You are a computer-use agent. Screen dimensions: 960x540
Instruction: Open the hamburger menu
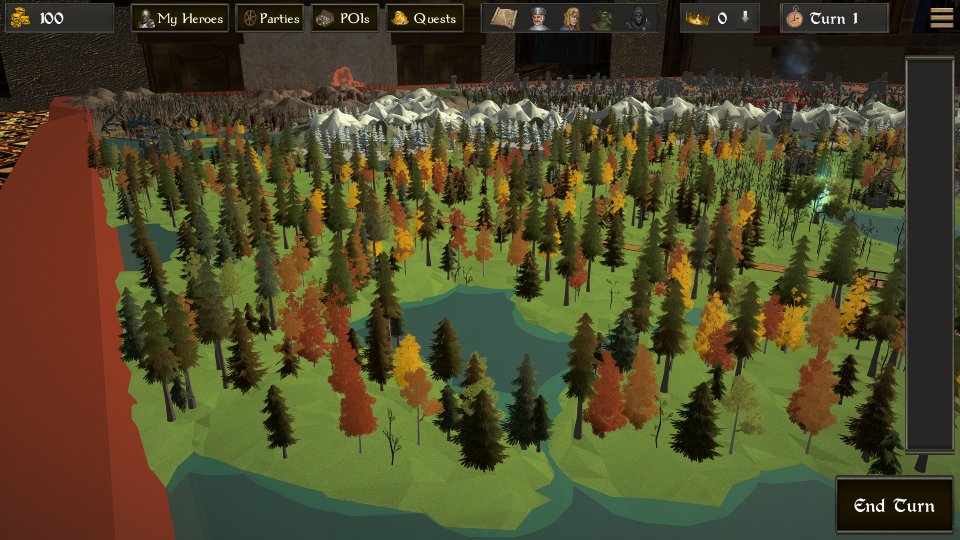coord(941,17)
